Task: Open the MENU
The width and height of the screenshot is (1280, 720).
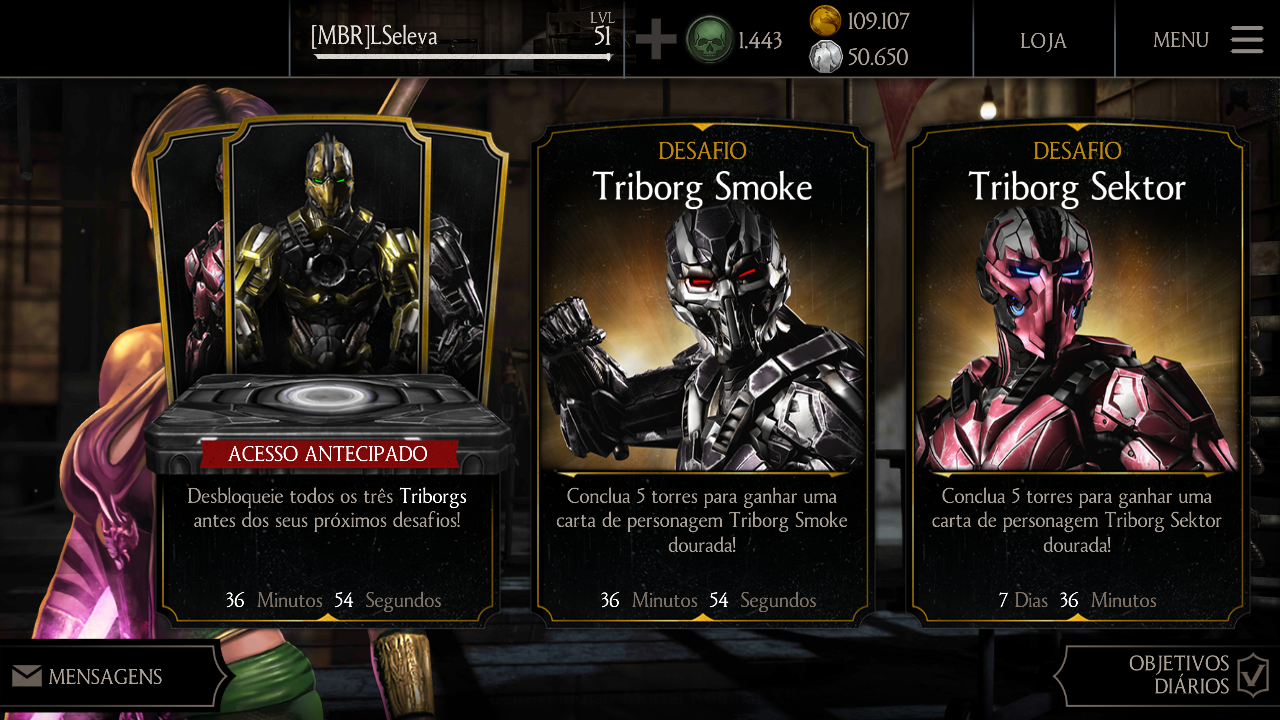Action: click(1181, 41)
